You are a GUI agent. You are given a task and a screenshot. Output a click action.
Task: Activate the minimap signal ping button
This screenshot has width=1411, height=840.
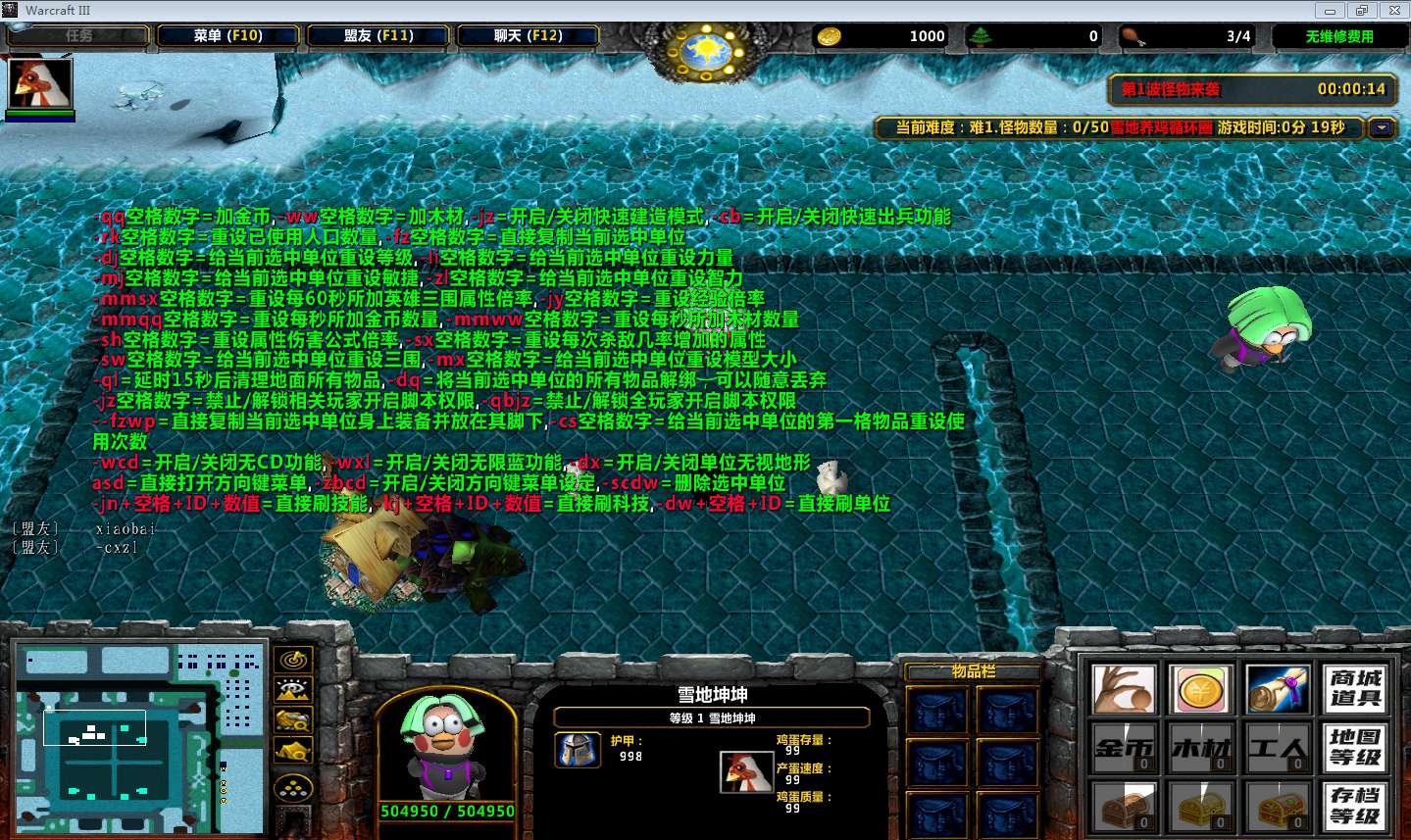click(x=293, y=661)
